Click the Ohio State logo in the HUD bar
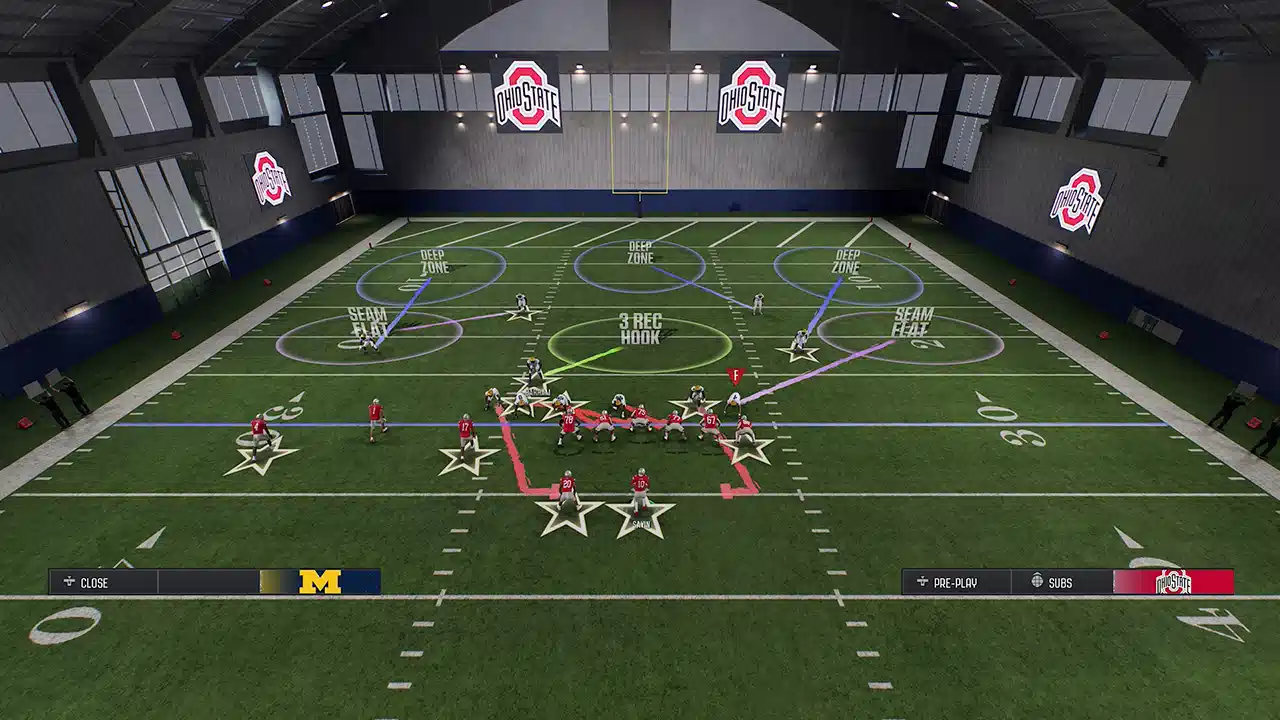Viewport: 1280px width, 720px height. pos(1173,582)
